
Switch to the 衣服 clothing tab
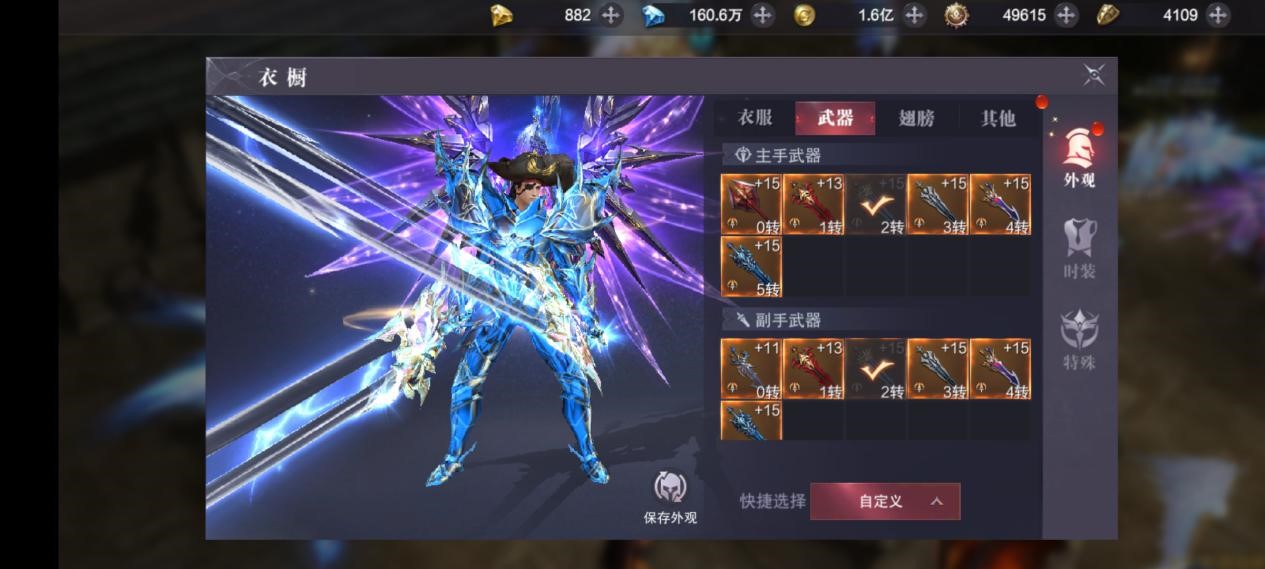point(755,118)
